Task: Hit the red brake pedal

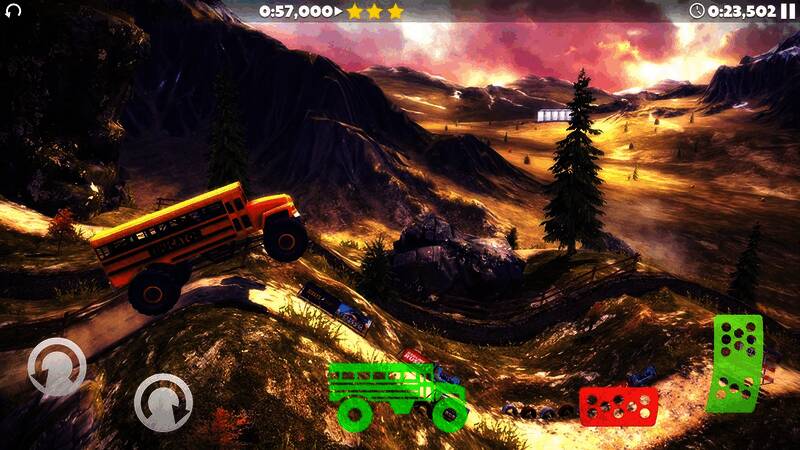Action: [x=618, y=404]
